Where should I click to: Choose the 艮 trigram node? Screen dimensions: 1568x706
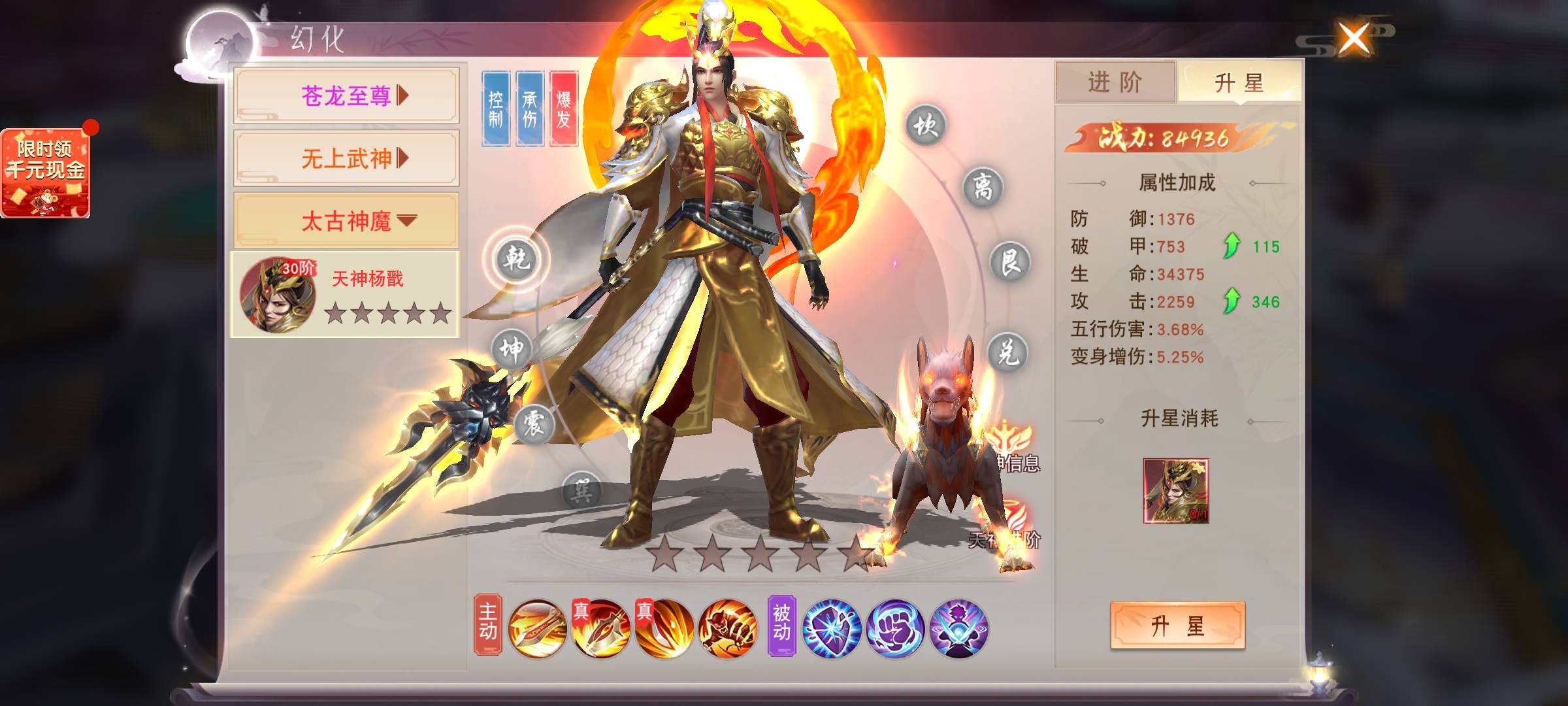coord(1009,263)
